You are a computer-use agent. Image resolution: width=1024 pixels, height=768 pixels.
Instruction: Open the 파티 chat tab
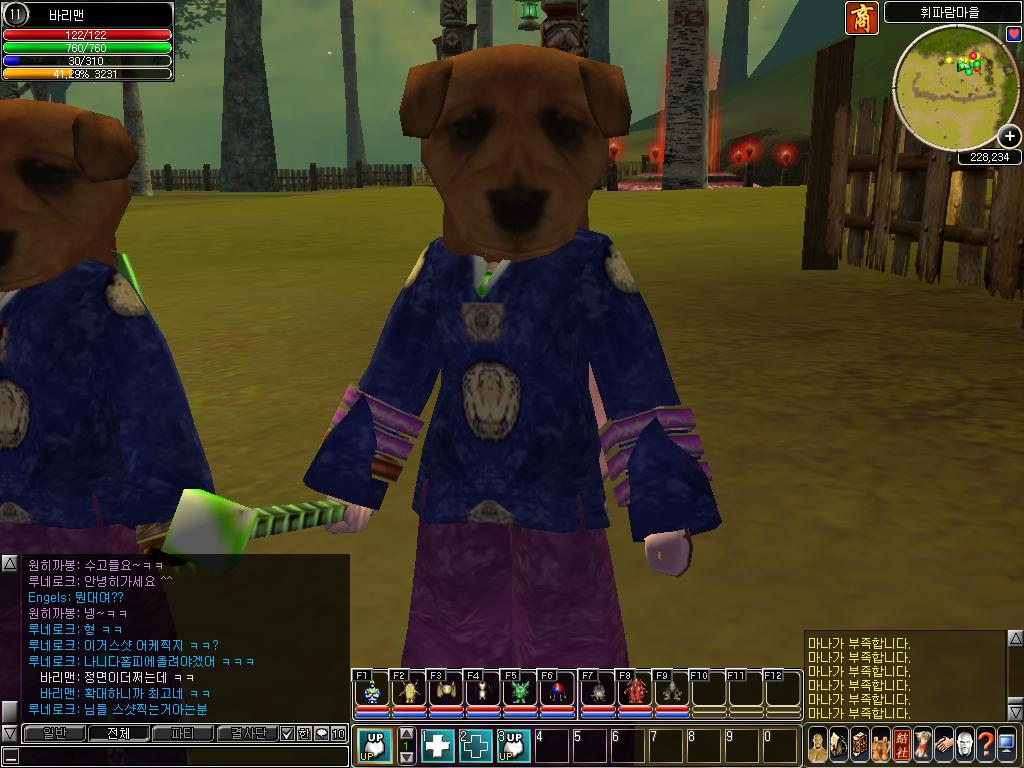pos(183,733)
